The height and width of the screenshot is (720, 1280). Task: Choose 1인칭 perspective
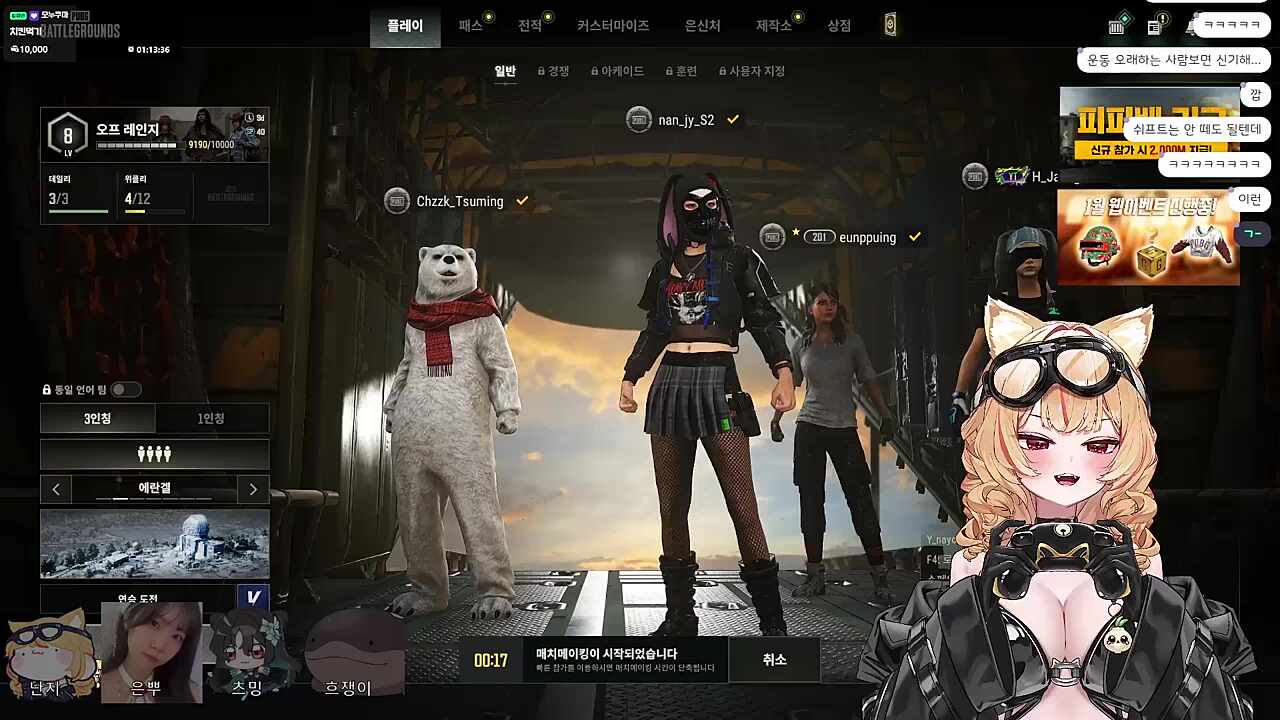pyautogui.click(x=211, y=419)
